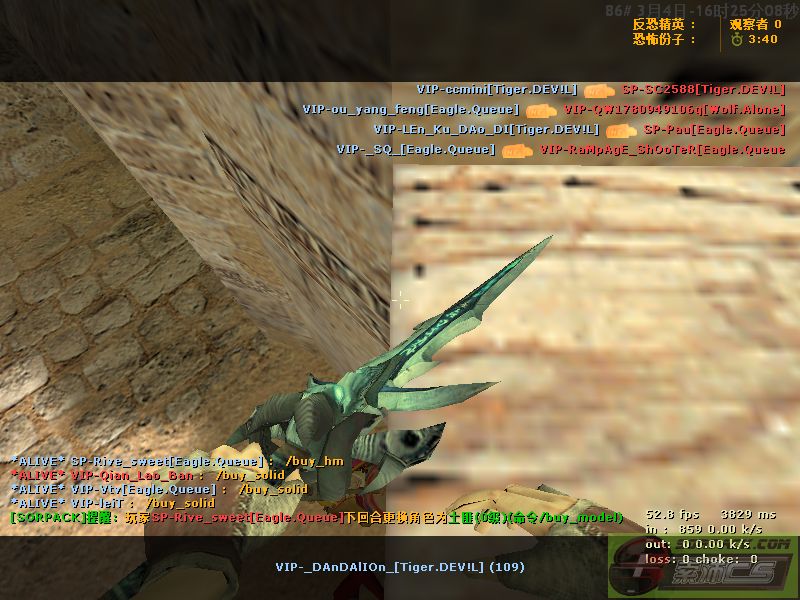Click the kill feed entry for VIP-ccmini
The image size is (800, 600).
600,89
